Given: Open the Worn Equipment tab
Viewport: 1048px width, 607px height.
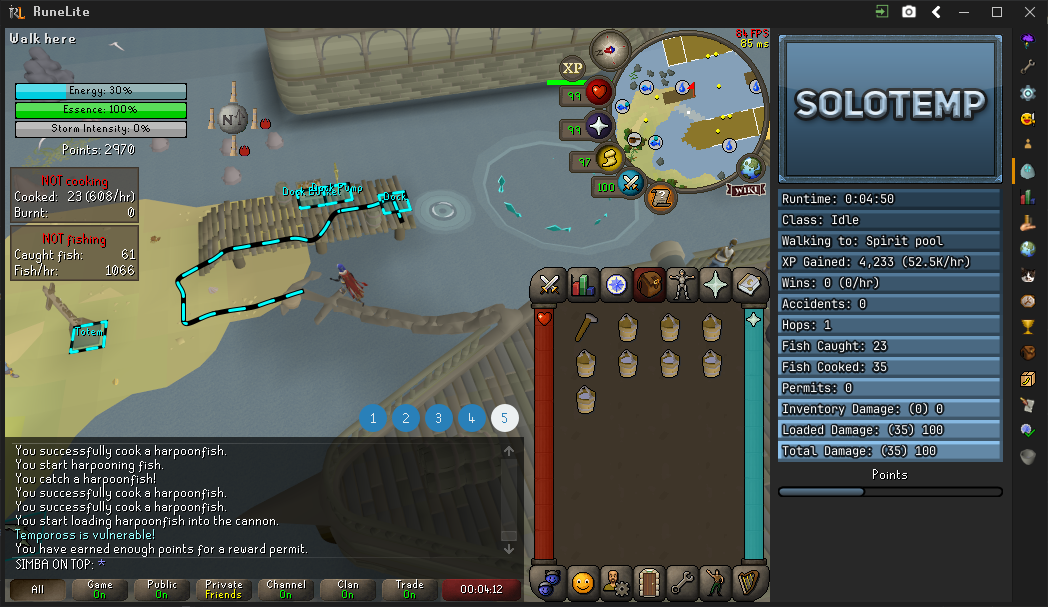Looking at the screenshot, I should coord(682,285).
